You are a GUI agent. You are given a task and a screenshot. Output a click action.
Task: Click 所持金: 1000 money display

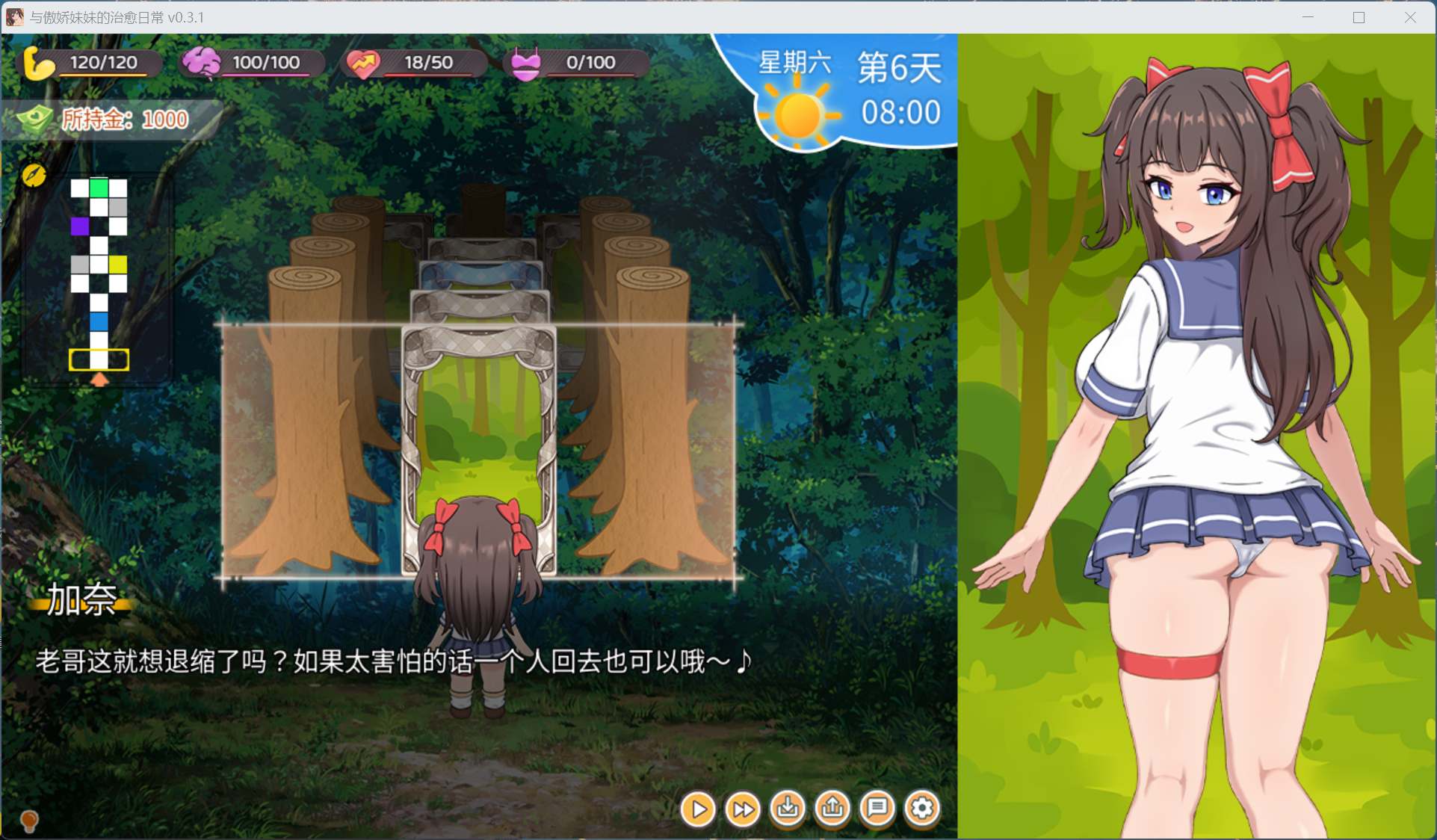coord(120,119)
